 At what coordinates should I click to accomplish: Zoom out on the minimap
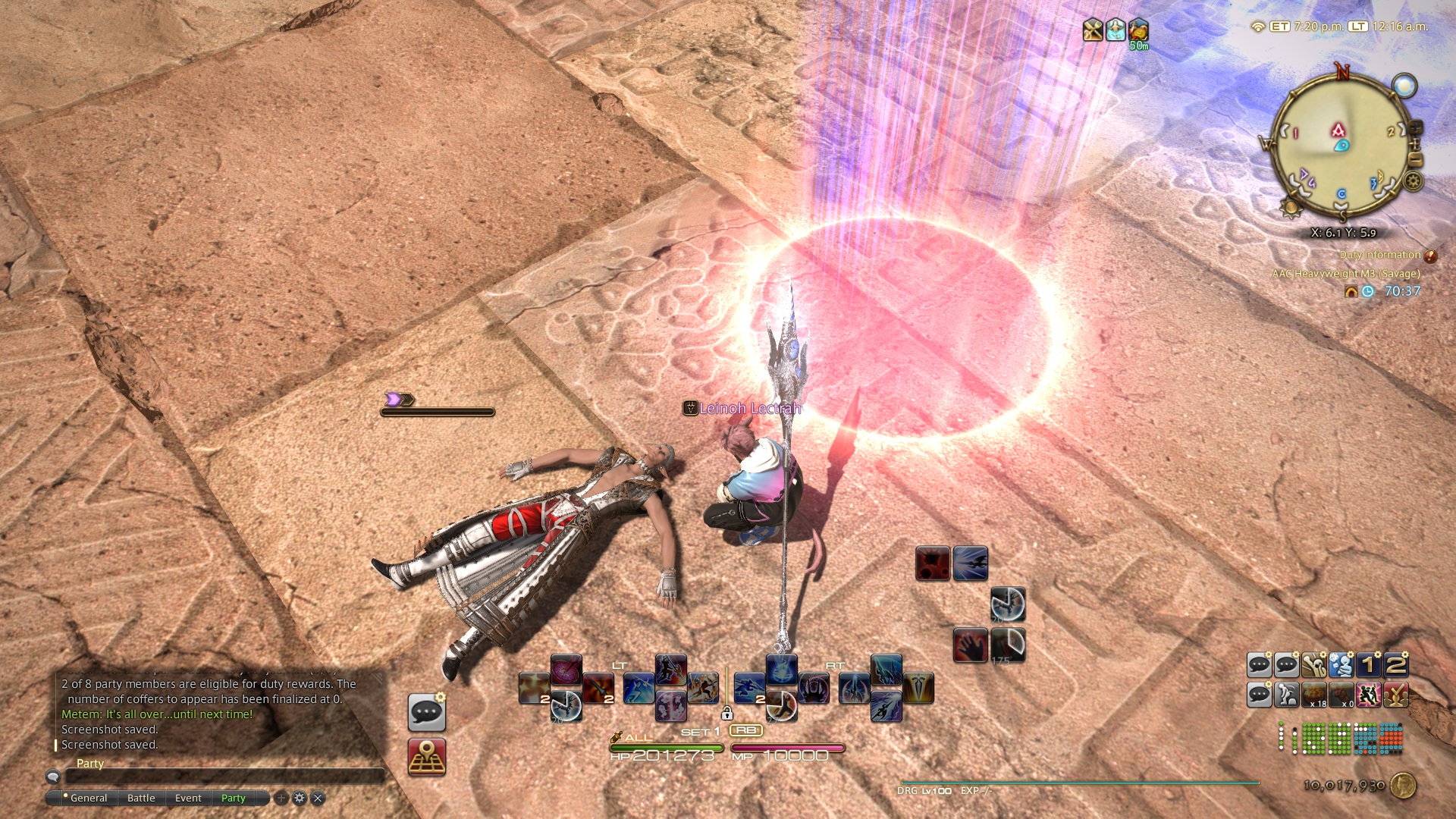click(x=1415, y=160)
